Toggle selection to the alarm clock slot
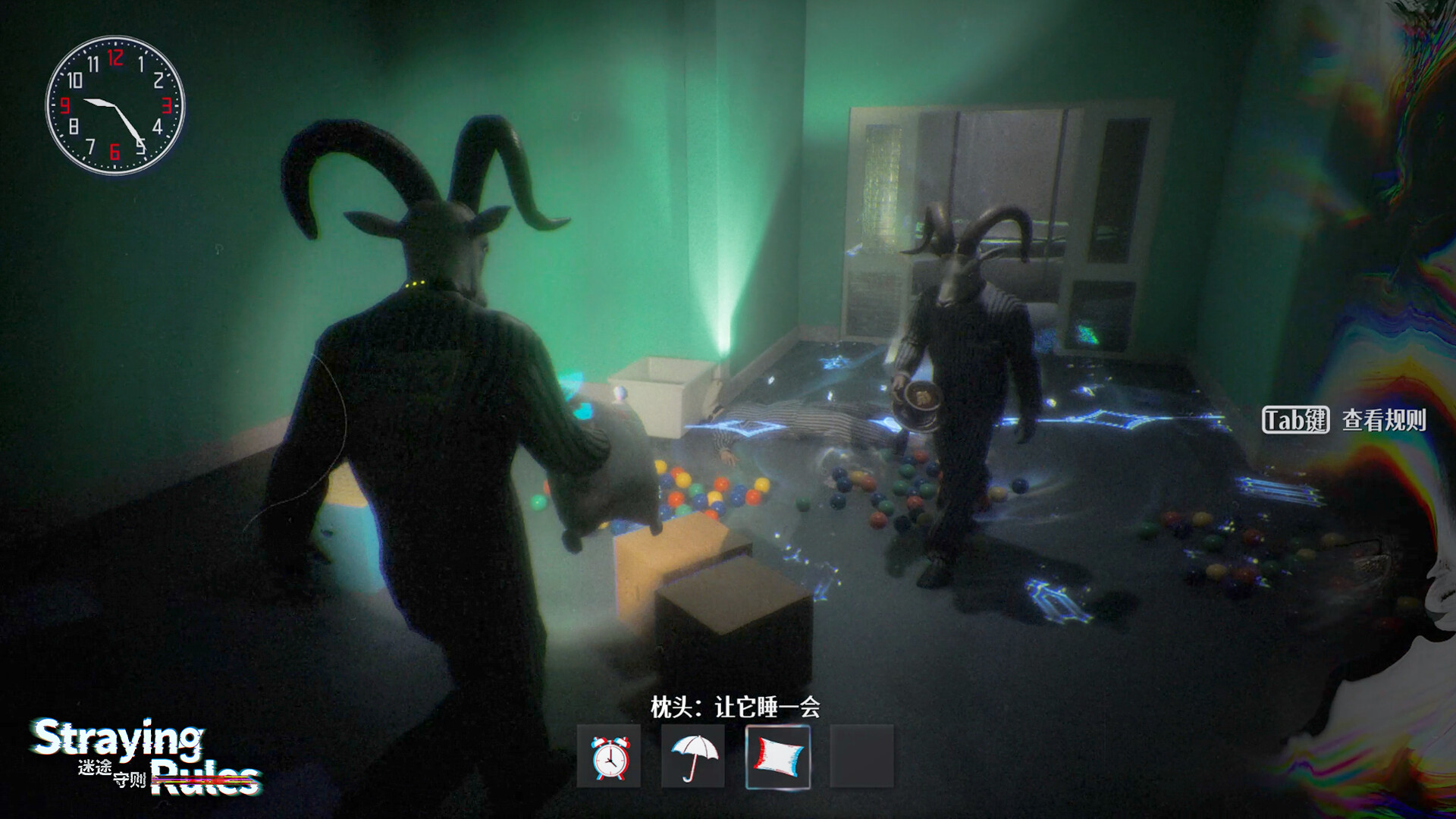Image resolution: width=1456 pixels, height=819 pixels. 607,756
